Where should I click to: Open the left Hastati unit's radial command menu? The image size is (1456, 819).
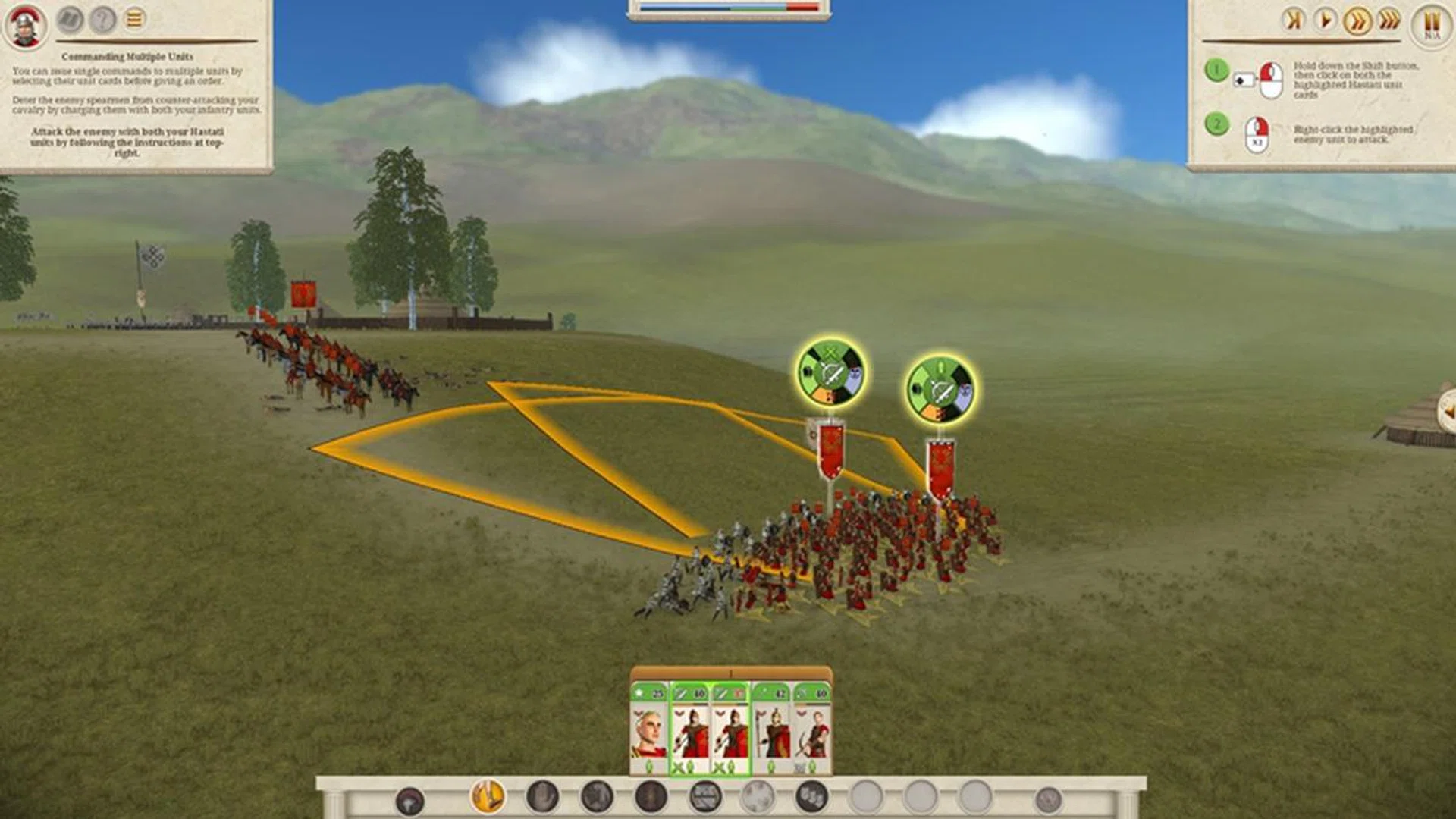tap(831, 372)
